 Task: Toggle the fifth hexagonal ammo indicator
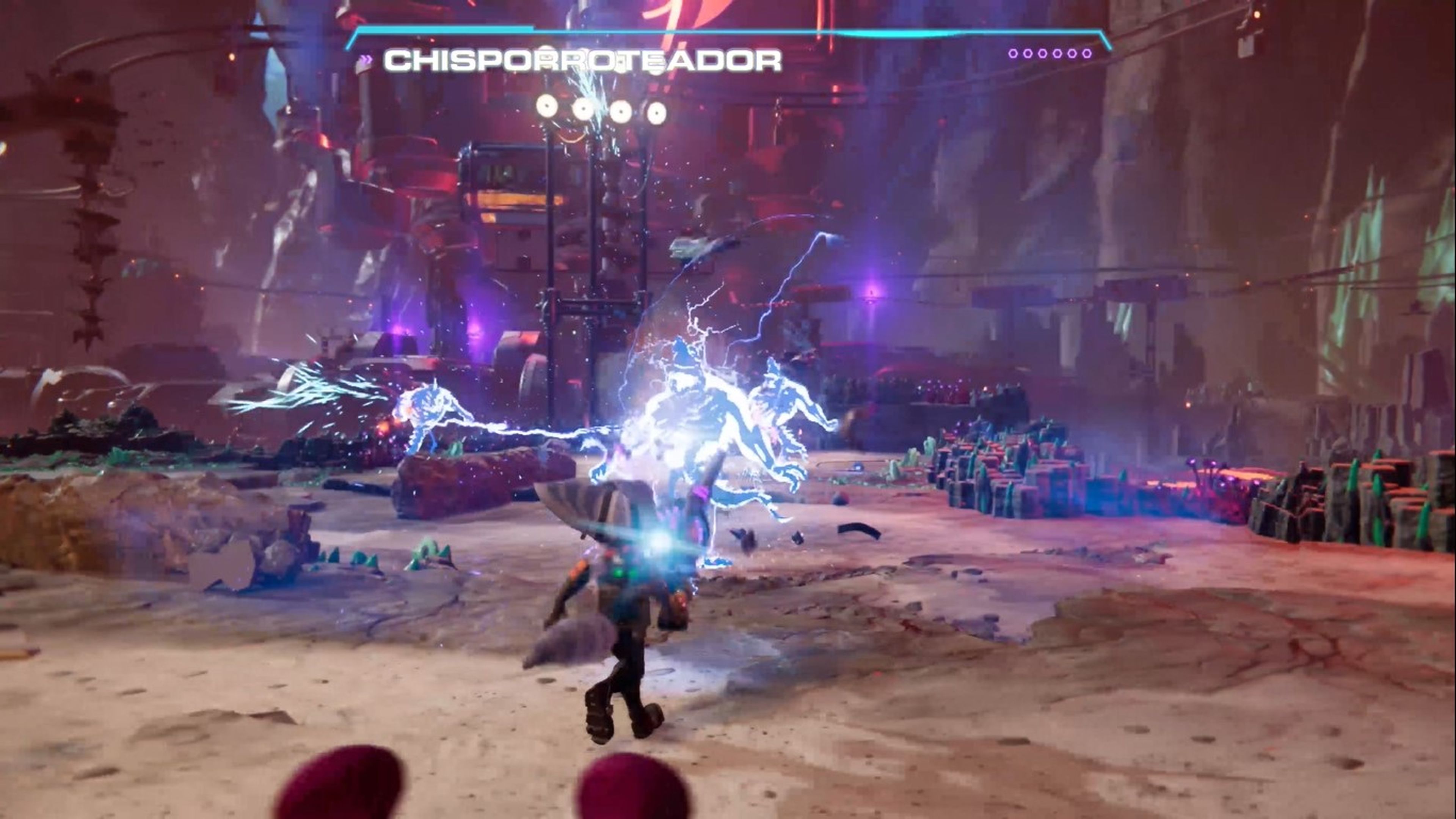coord(1072,54)
